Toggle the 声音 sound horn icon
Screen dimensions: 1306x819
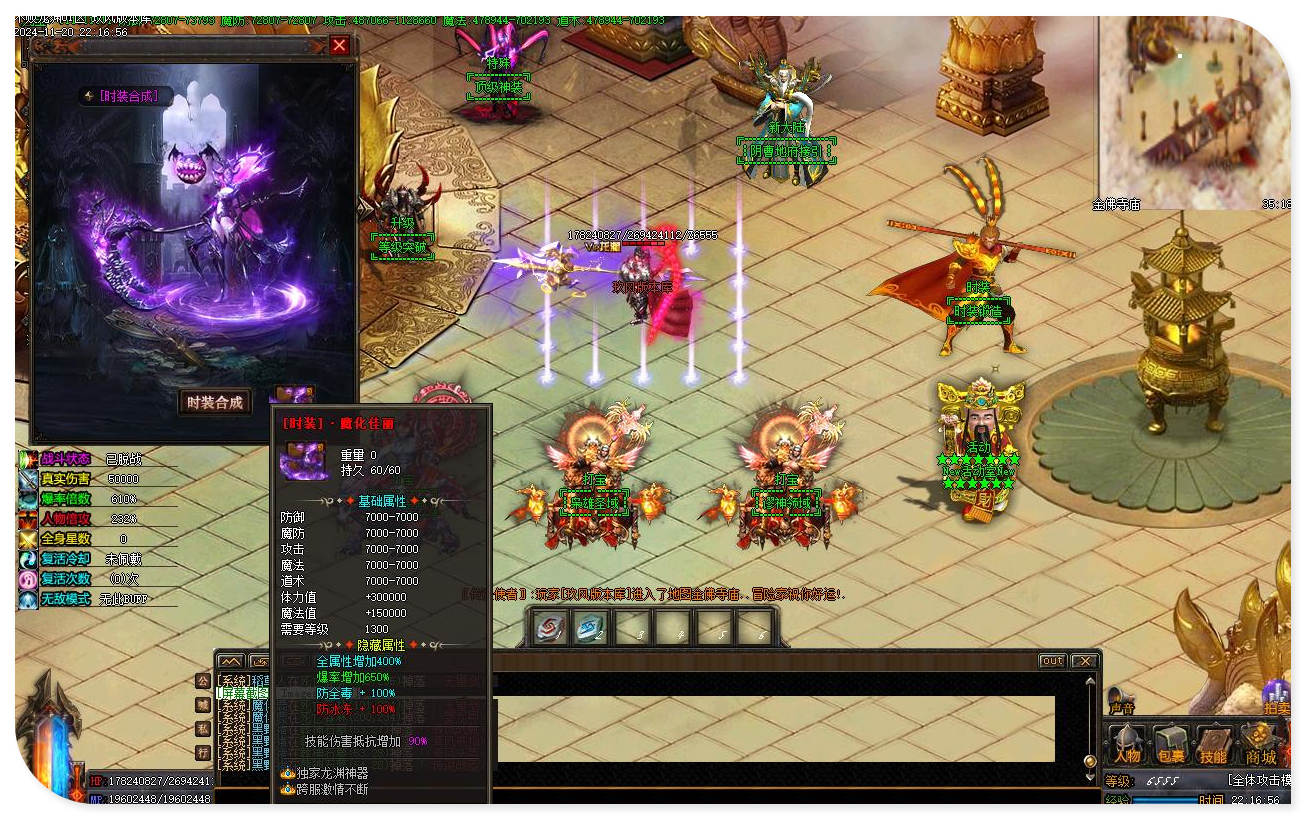click(x=1122, y=699)
